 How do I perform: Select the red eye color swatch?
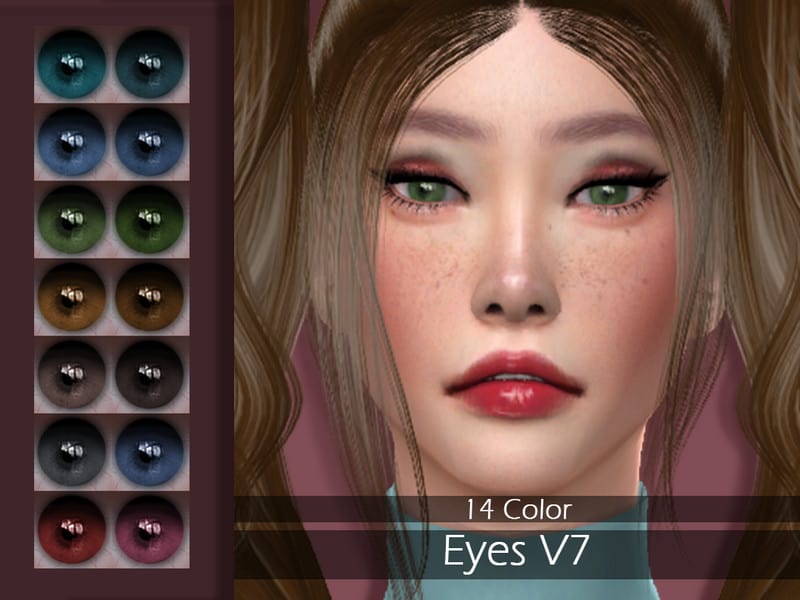72,530
